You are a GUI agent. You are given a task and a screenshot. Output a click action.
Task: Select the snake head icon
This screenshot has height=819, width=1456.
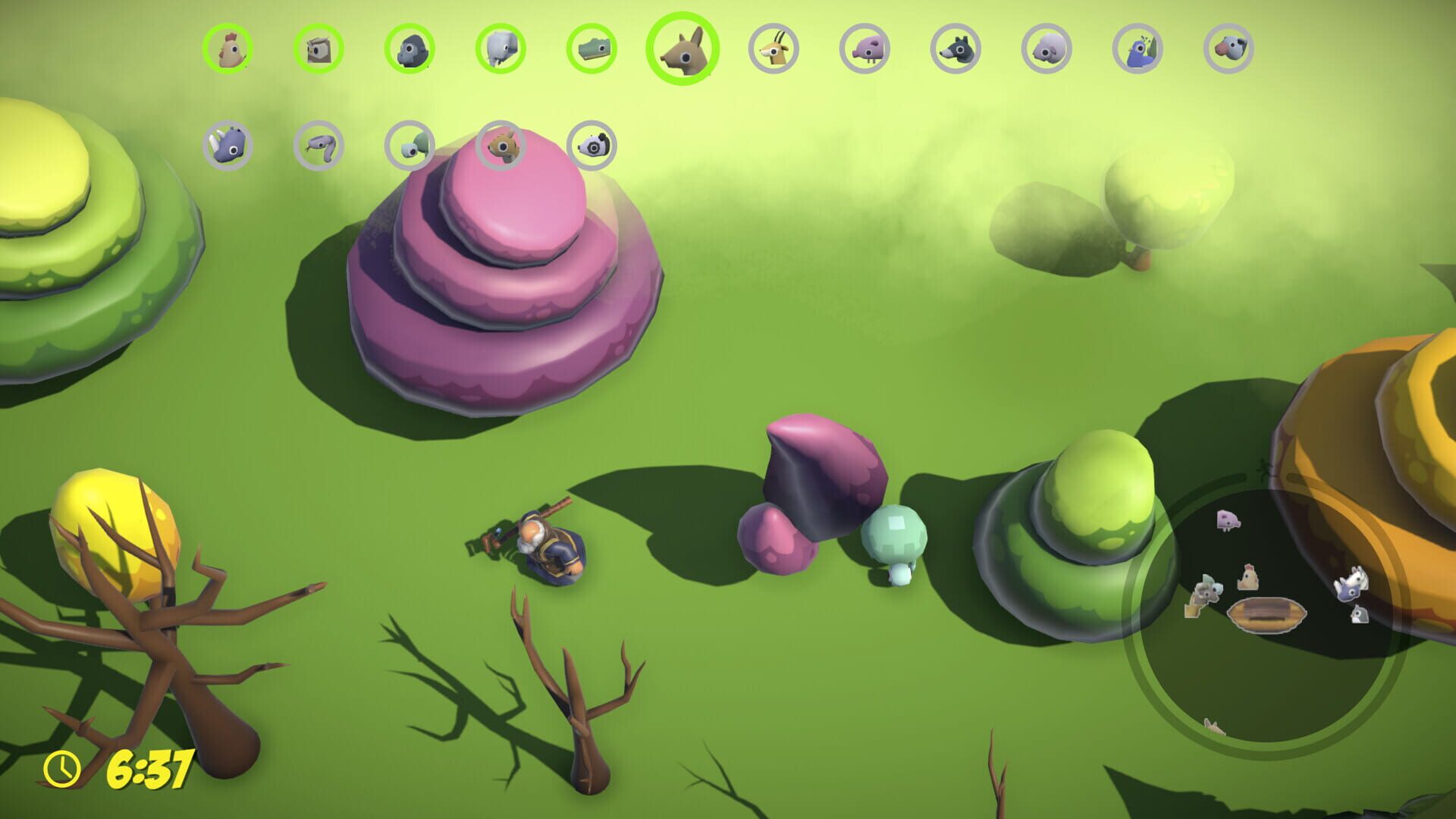tap(318, 144)
